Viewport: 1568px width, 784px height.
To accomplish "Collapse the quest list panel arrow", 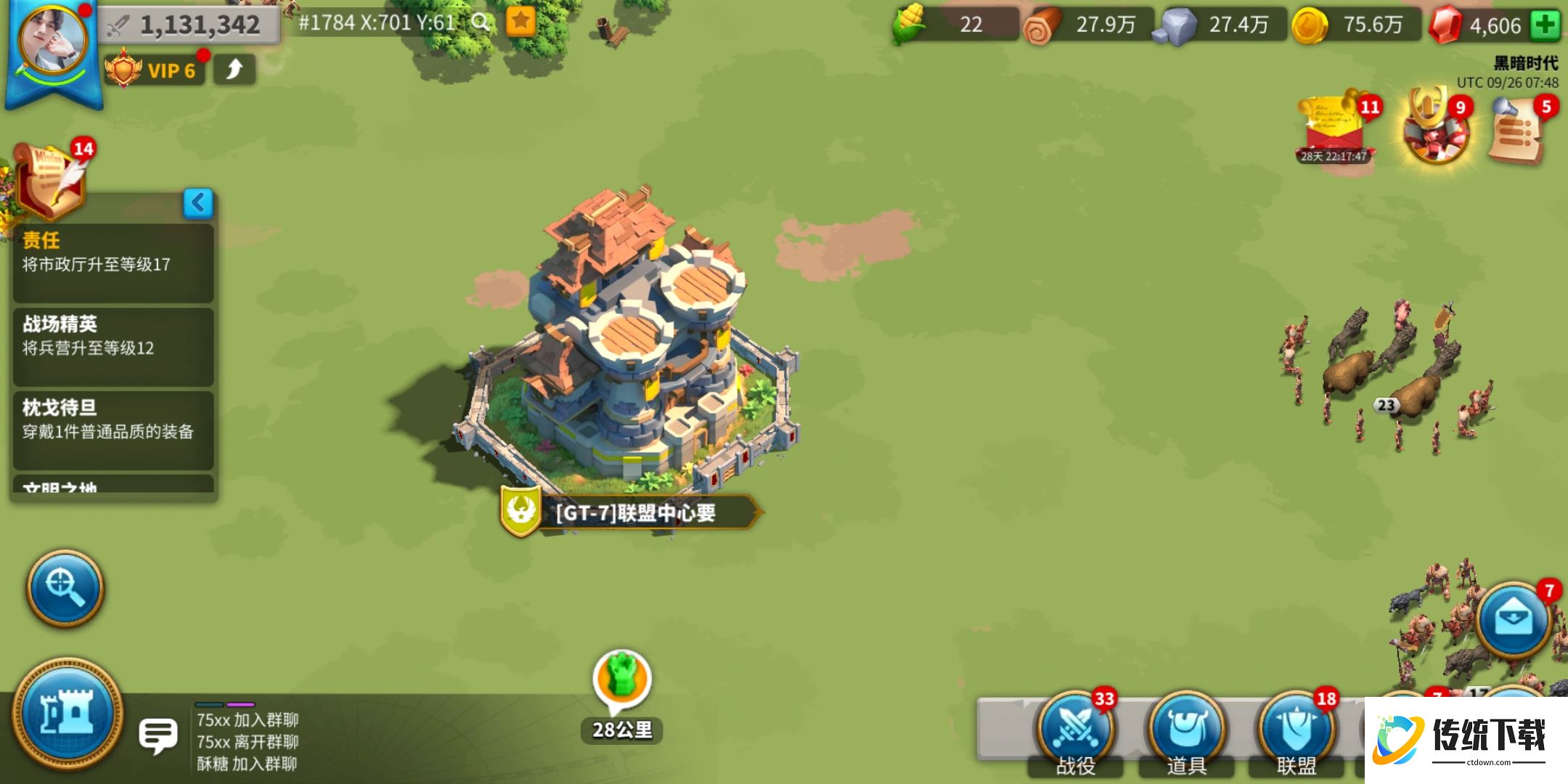I will coord(198,203).
